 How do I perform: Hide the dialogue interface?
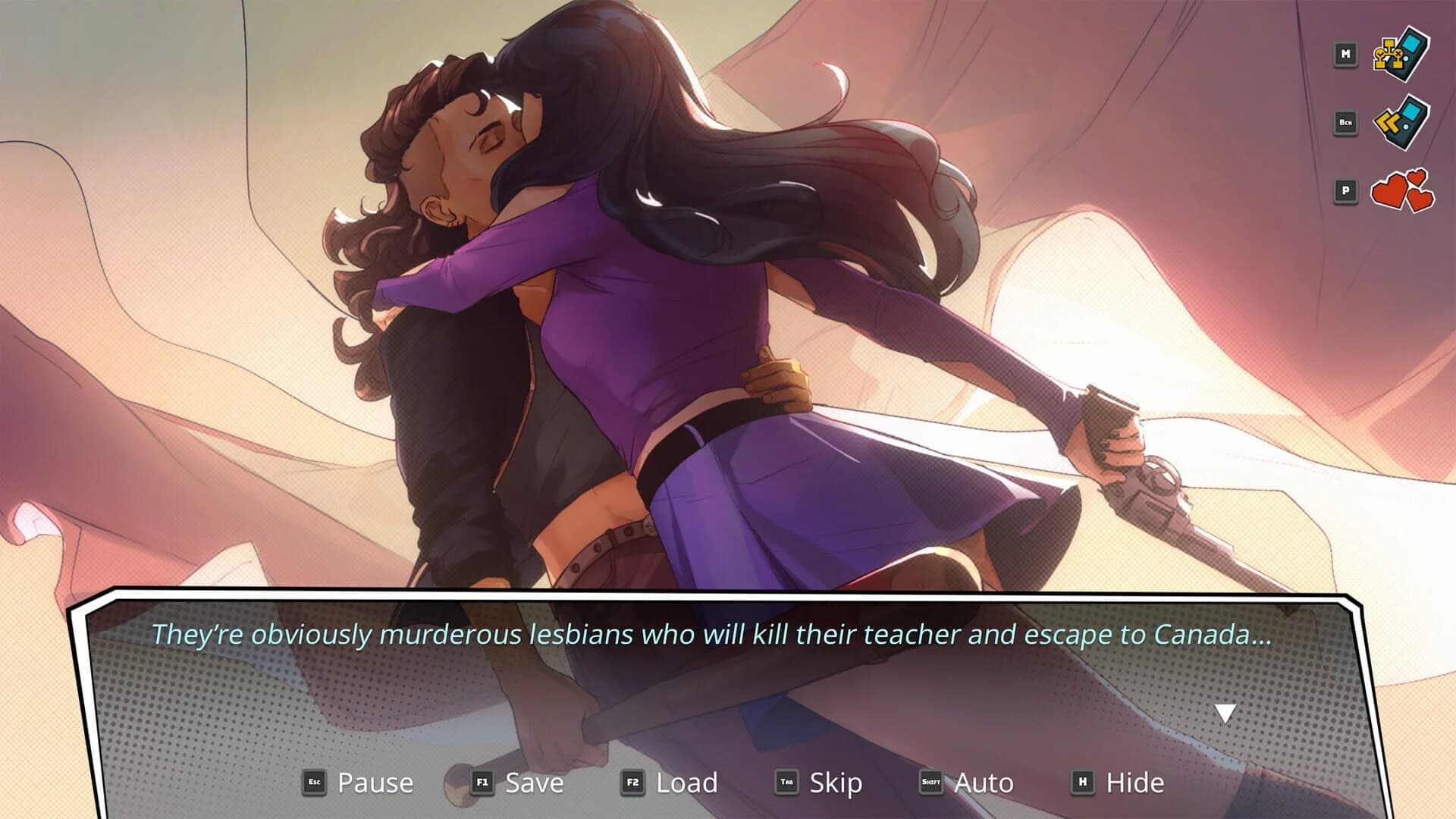click(1136, 782)
